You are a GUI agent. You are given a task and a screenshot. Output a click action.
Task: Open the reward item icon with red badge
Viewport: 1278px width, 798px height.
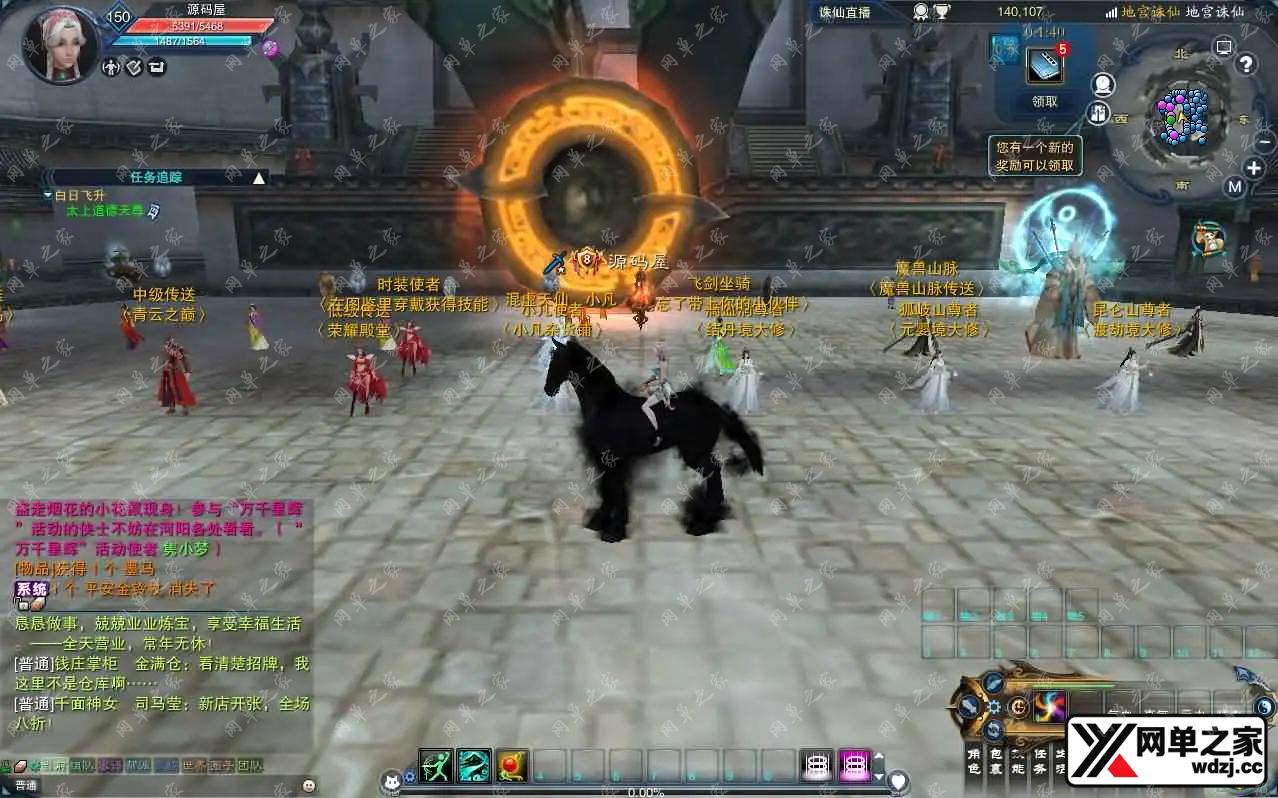click(1044, 65)
